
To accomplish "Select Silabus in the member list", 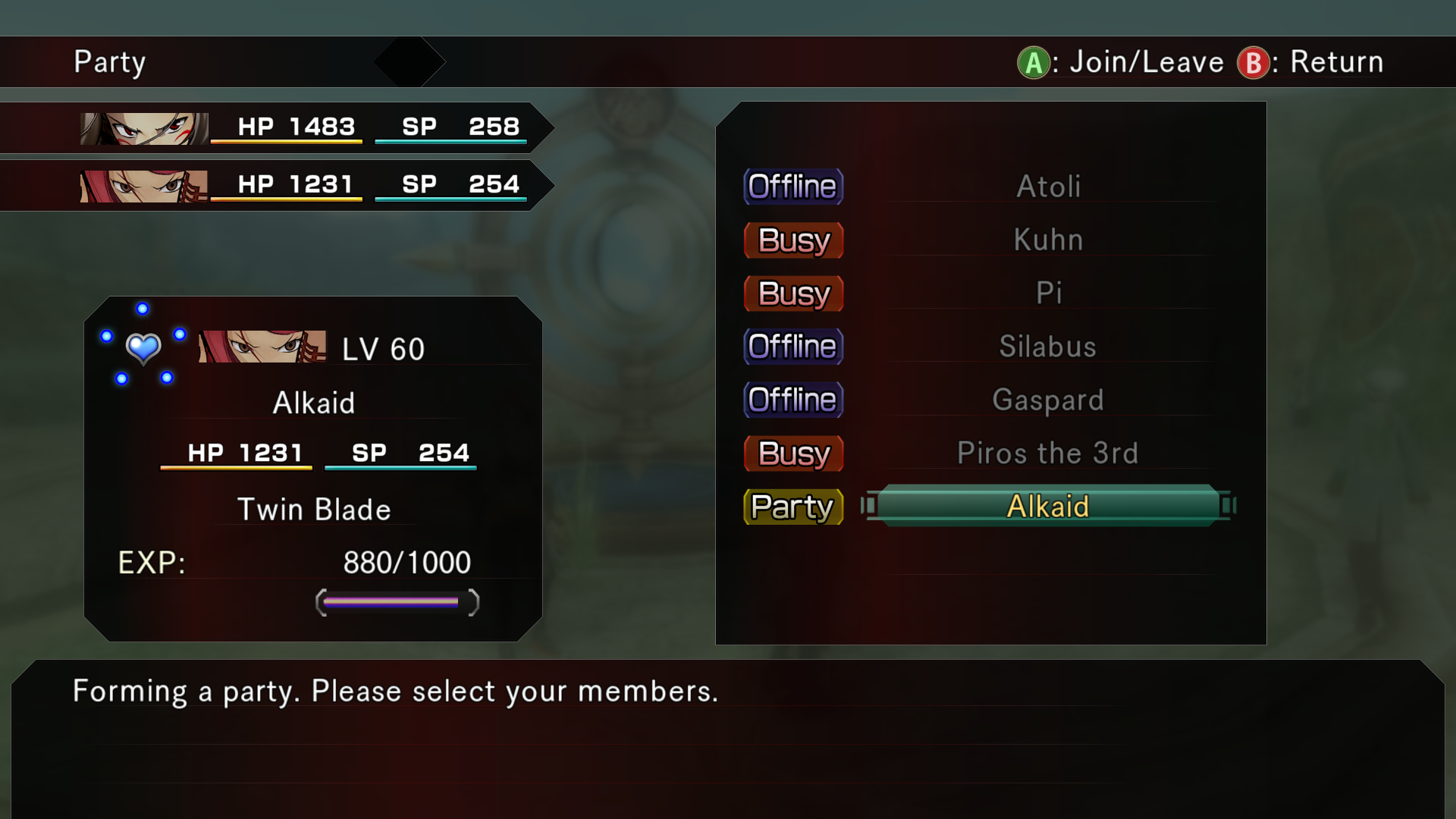I will 1048,347.
